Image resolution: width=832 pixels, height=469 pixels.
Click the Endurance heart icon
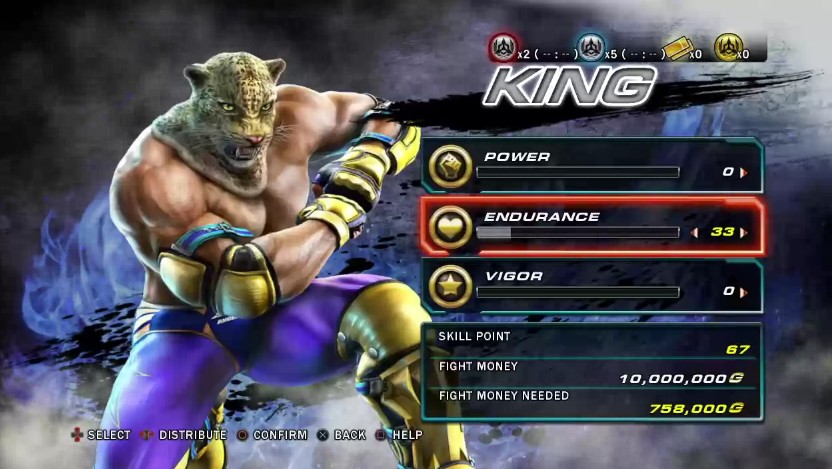coord(450,227)
